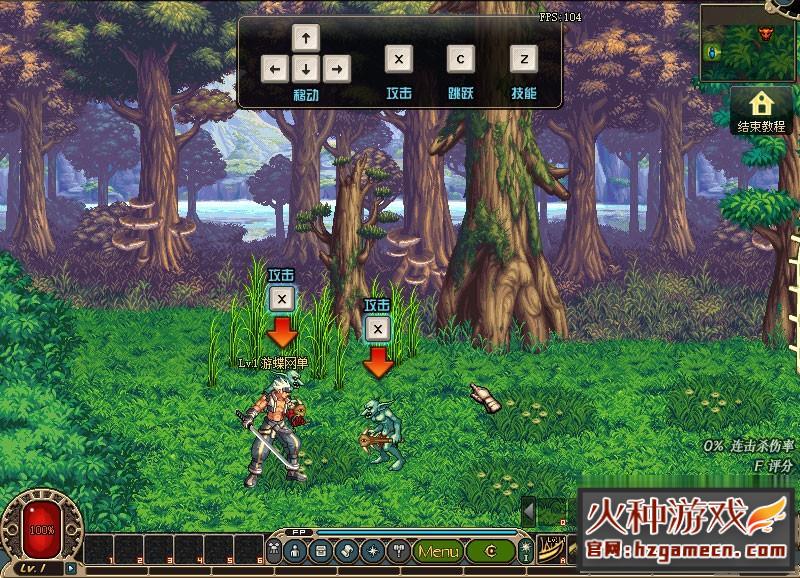The image size is (800, 578).
Task: Click the hammer icon on the bottom bar
Action: pos(396,551)
